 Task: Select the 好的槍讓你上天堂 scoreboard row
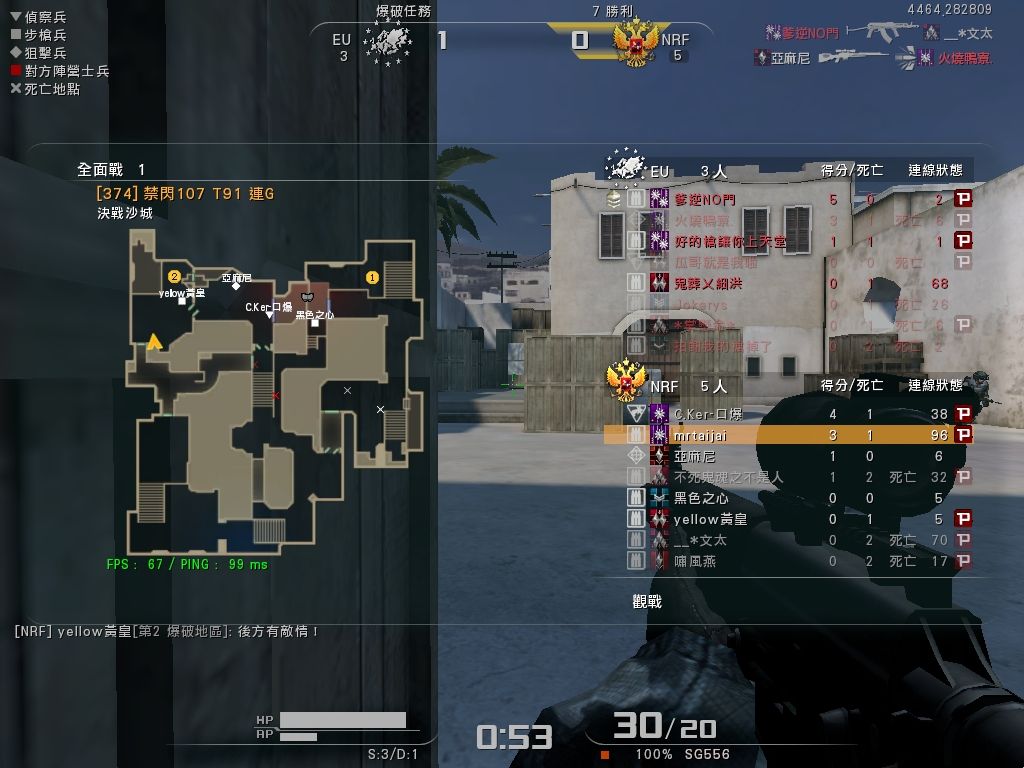point(788,241)
